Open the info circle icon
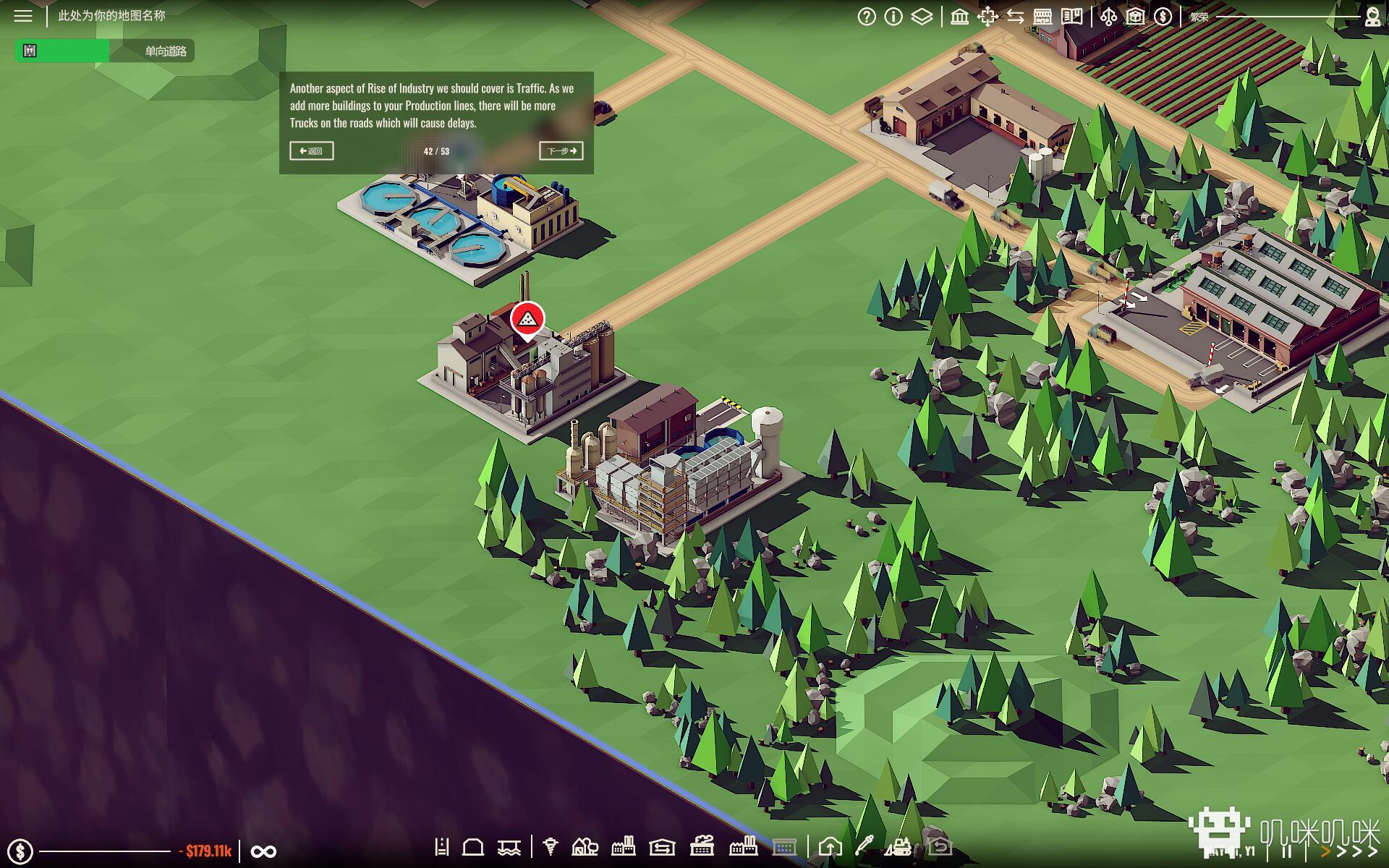The width and height of the screenshot is (1389, 868). [893, 17]
